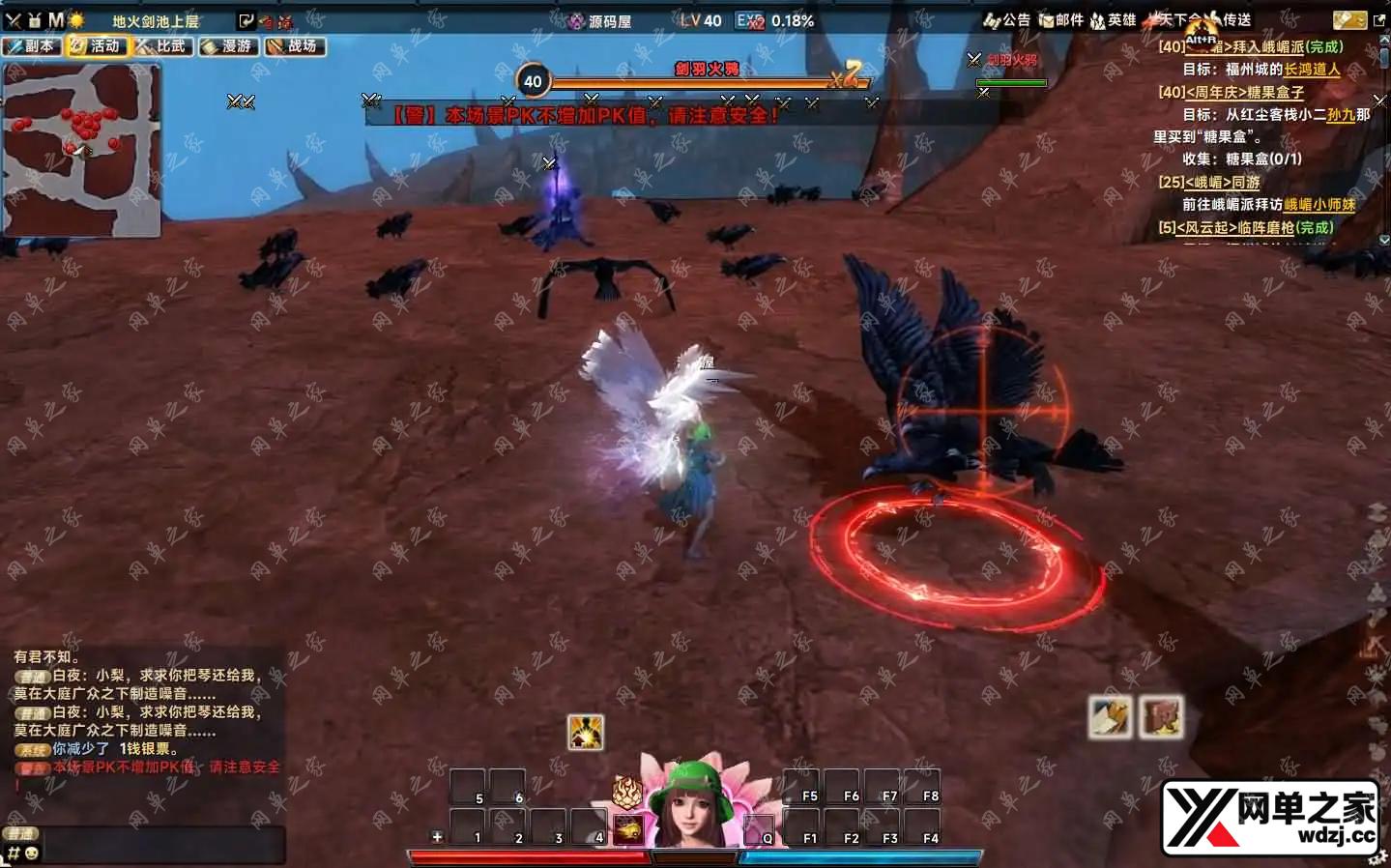Use the golden fireball skill slot

tap(628, 829)
